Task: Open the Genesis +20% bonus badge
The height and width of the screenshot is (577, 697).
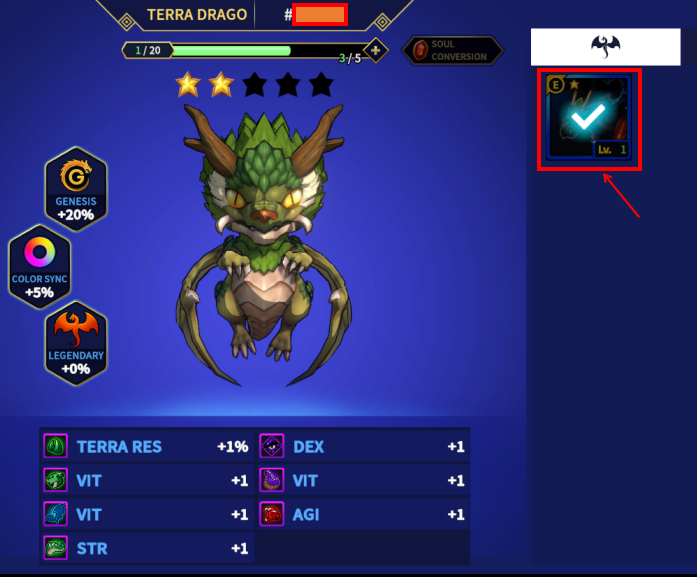Action: coord(75,189)
